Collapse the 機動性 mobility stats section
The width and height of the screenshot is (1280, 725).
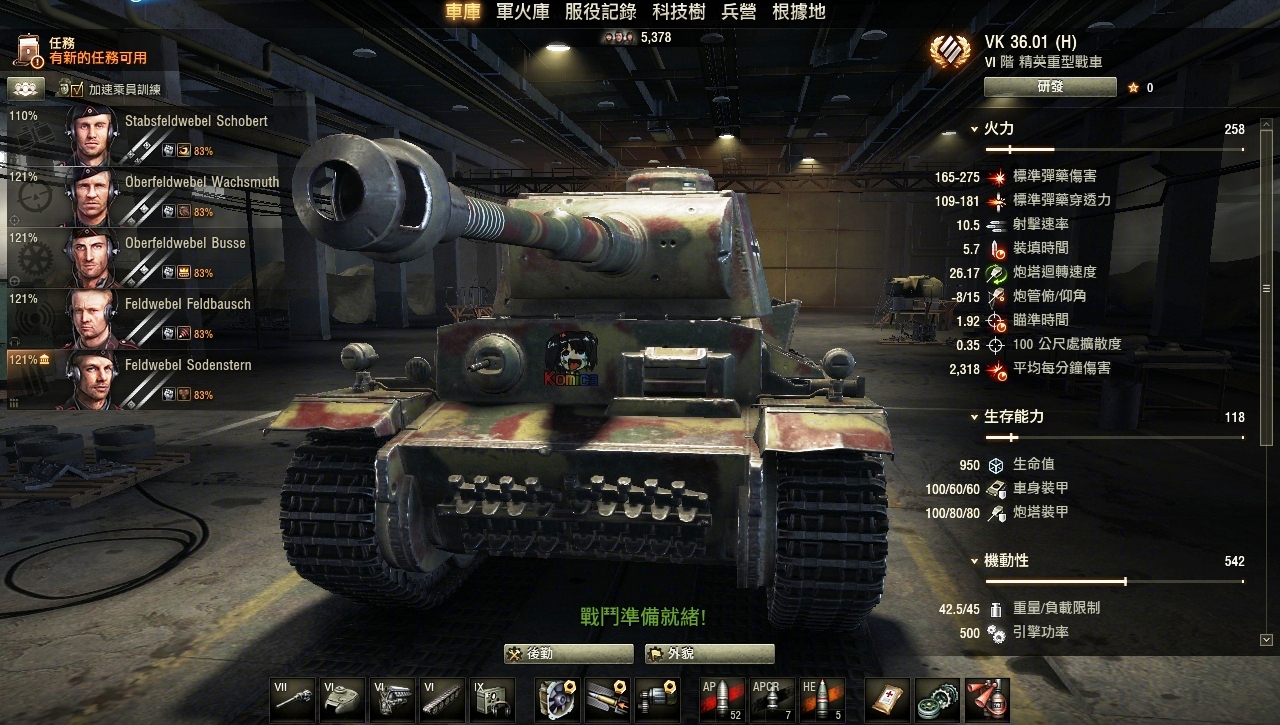tap(975, 561)
